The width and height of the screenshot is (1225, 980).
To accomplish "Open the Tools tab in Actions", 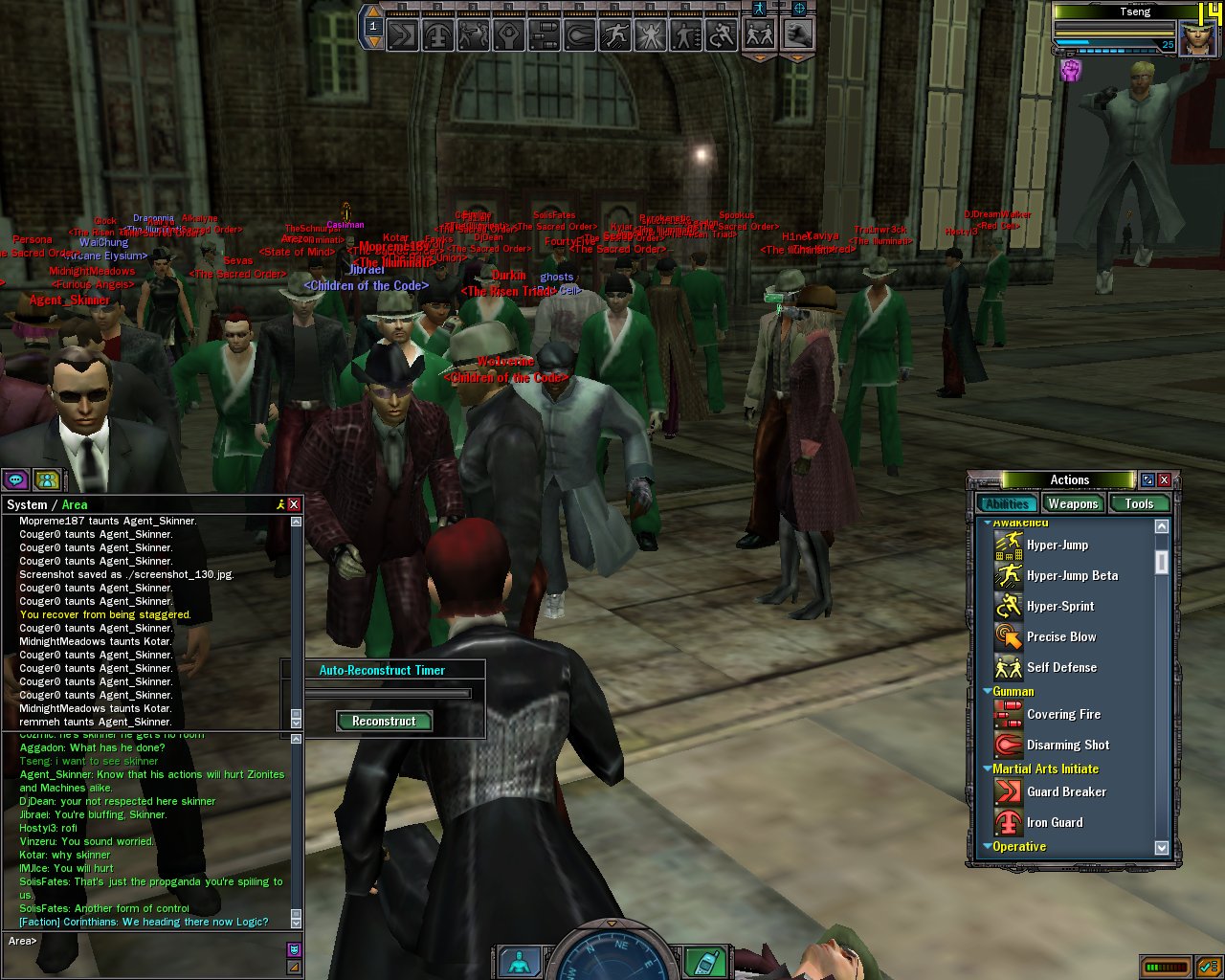I will click(x=1139, y=504).
